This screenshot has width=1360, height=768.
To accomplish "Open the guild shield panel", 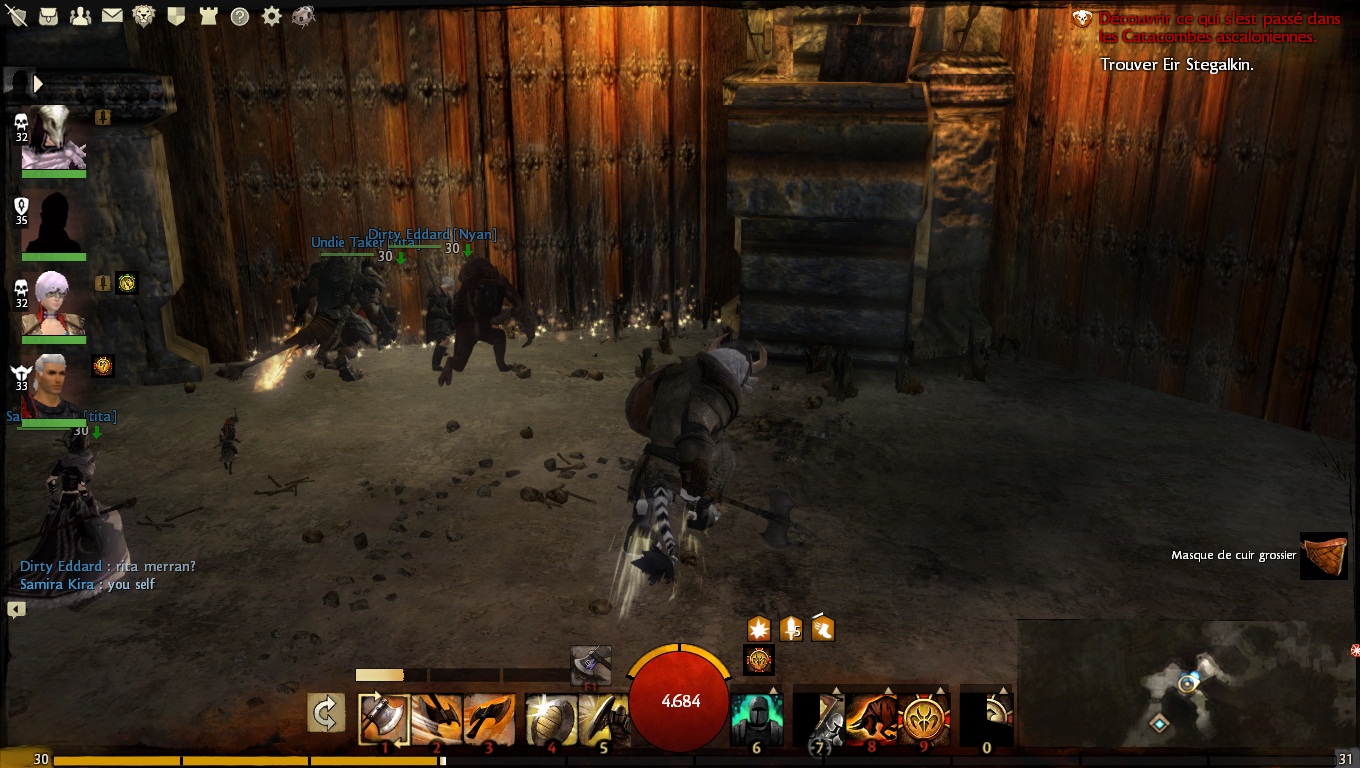I will pyautogui.click(x=176, y=16).
